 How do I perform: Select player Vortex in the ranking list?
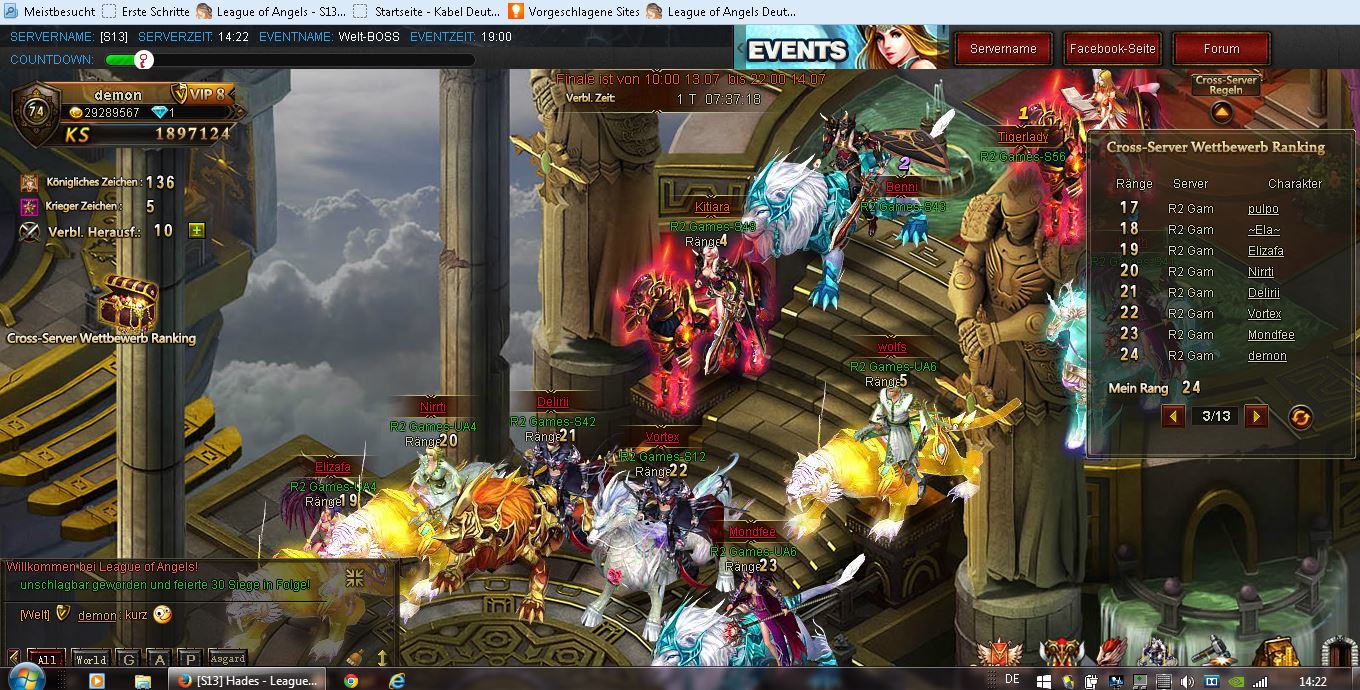coord(1264,314)
